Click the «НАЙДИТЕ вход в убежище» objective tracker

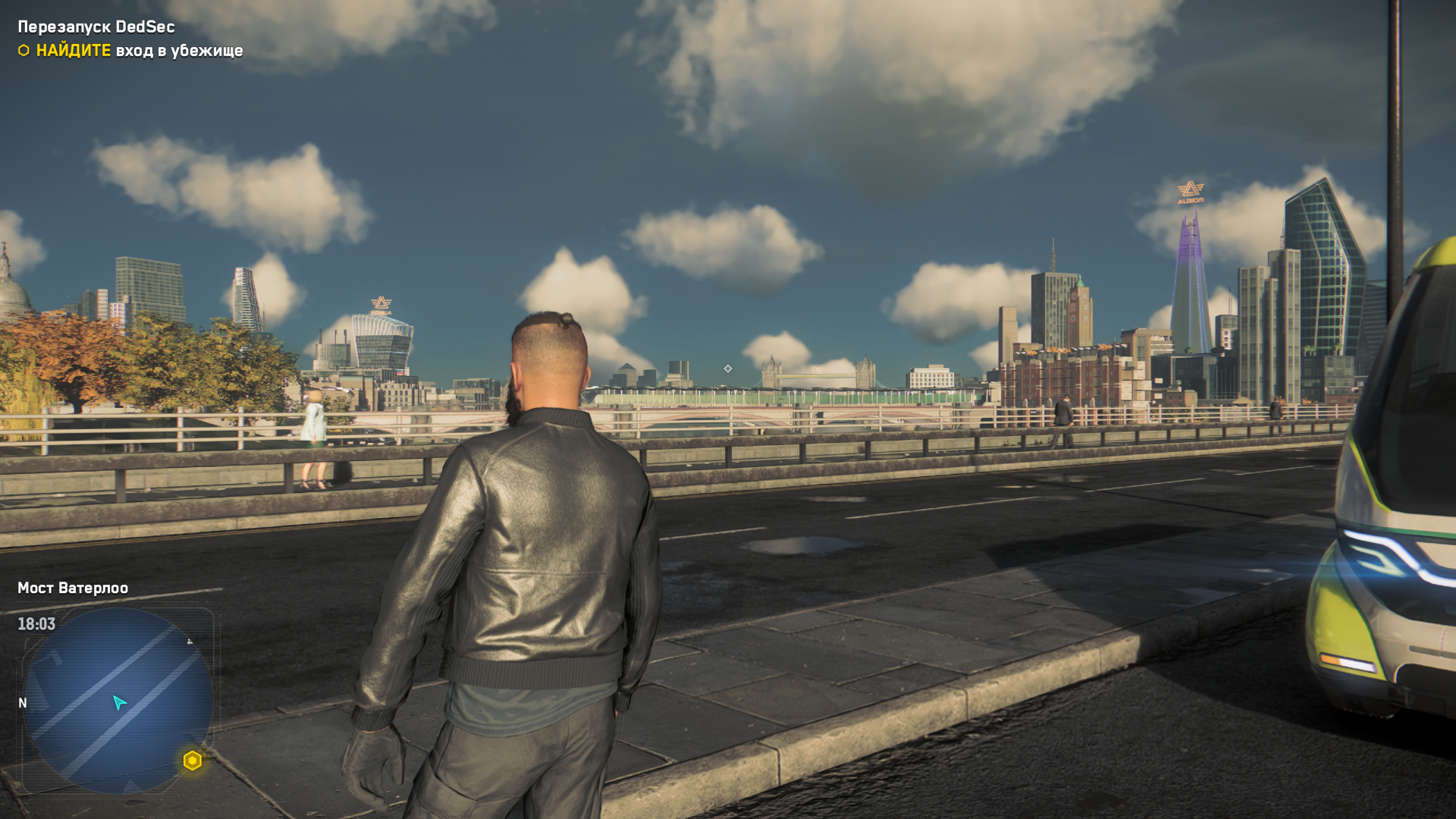click(130, 51)
